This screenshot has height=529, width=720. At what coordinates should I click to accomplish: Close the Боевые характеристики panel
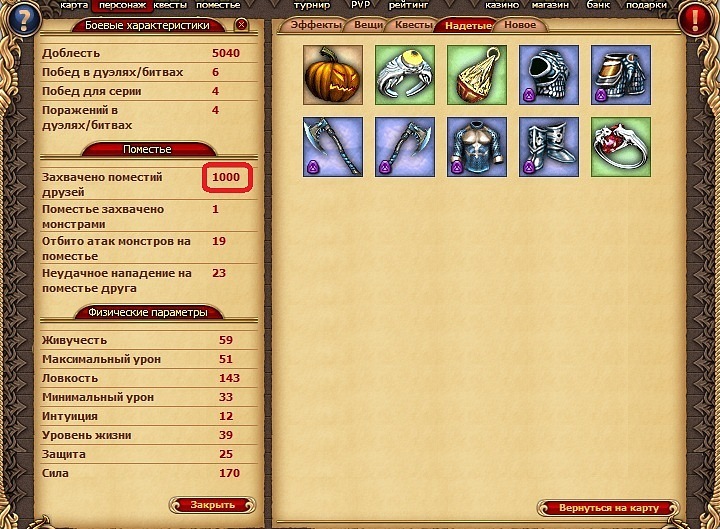(x=241, y=25)
